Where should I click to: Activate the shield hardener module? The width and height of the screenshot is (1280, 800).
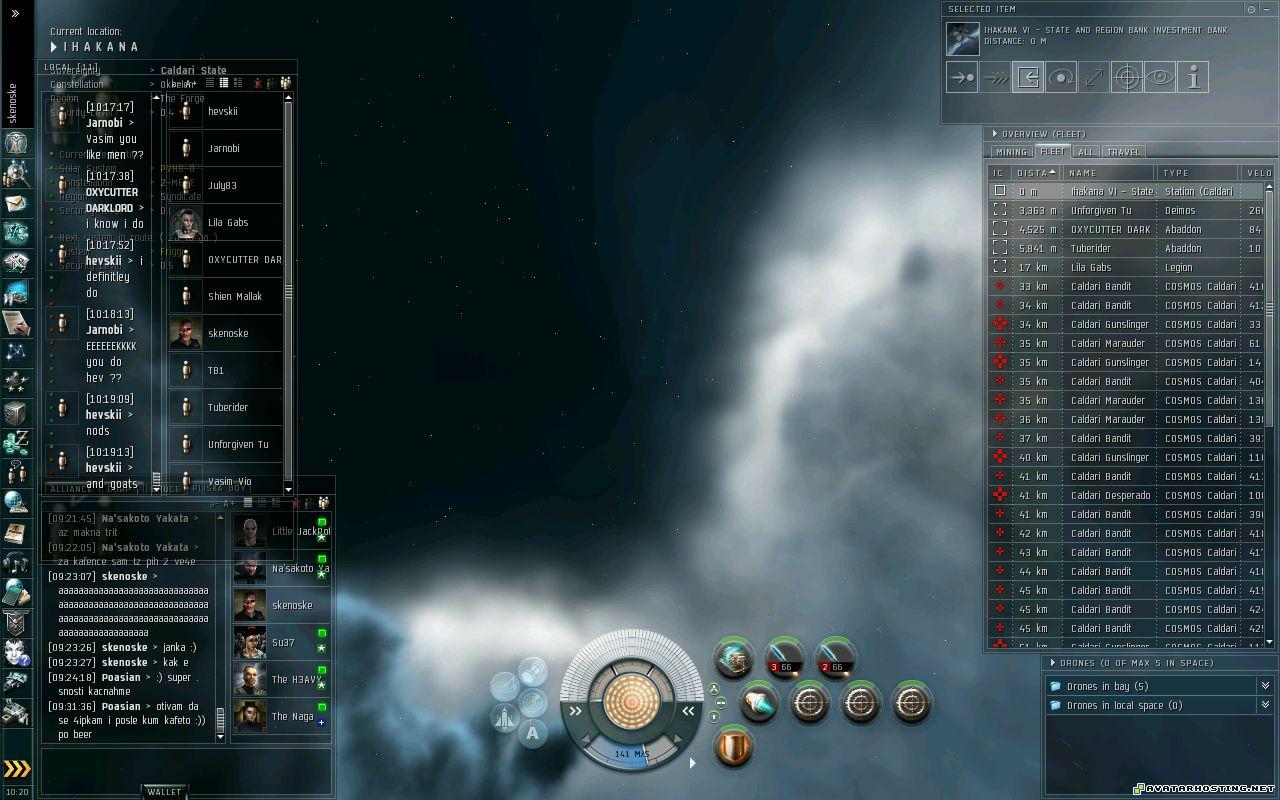click(x=733, y=747)
